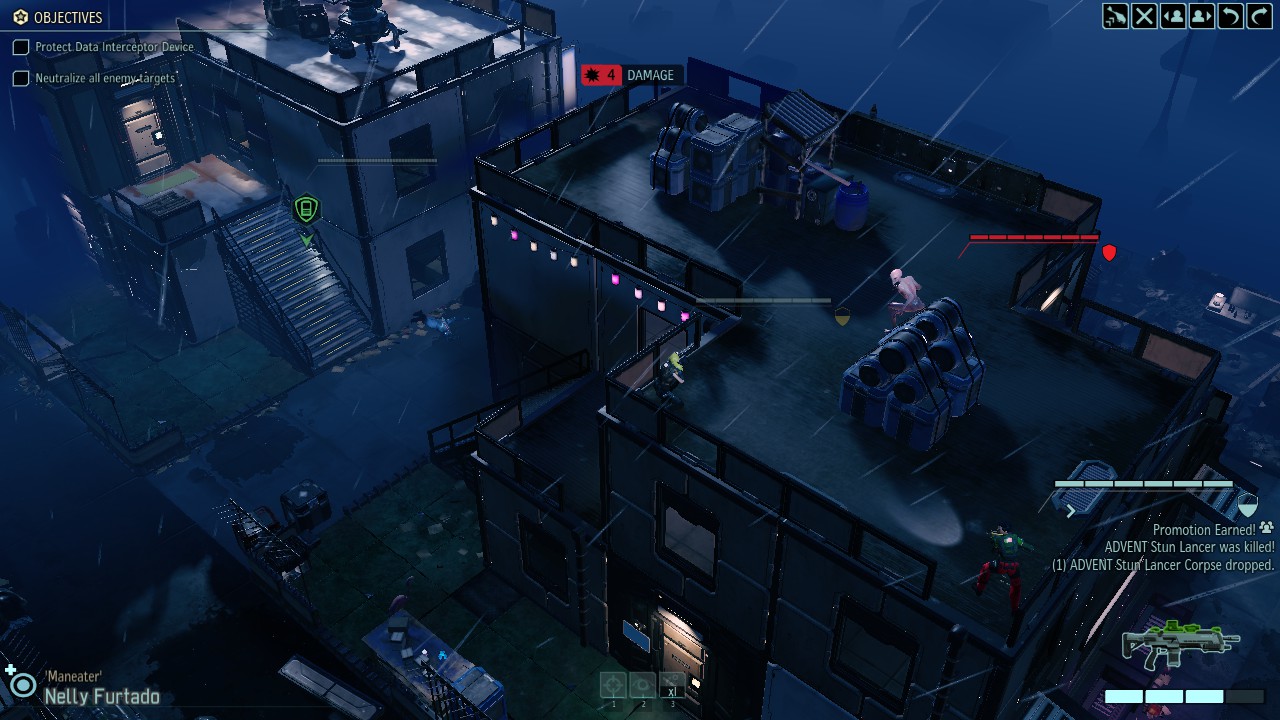Select the Protect Data Interceptor Device objective
This screenshot has width=1280, height=720.
point(113,47)
